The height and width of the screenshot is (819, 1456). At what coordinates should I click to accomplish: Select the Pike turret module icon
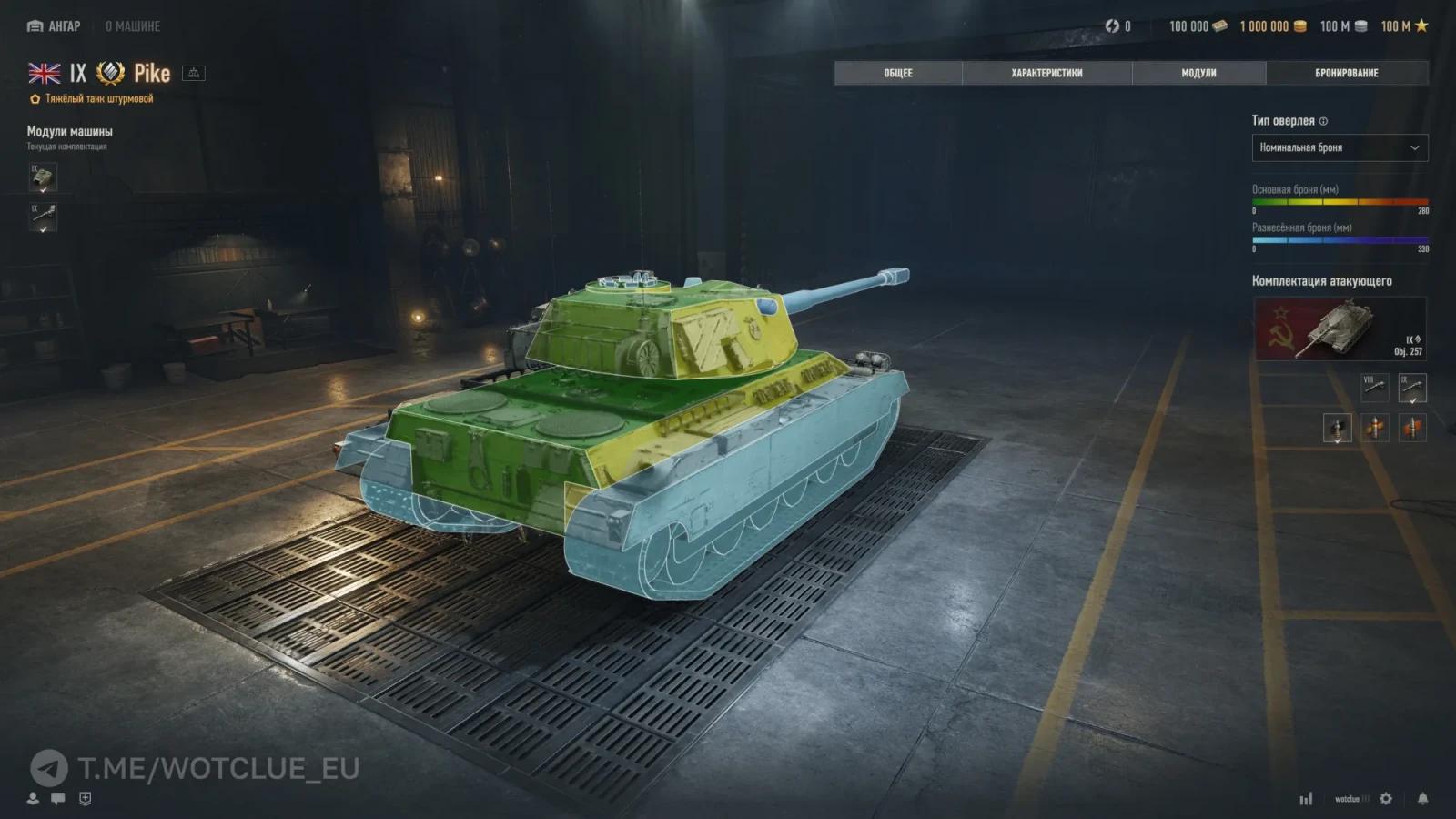point(43,178)
